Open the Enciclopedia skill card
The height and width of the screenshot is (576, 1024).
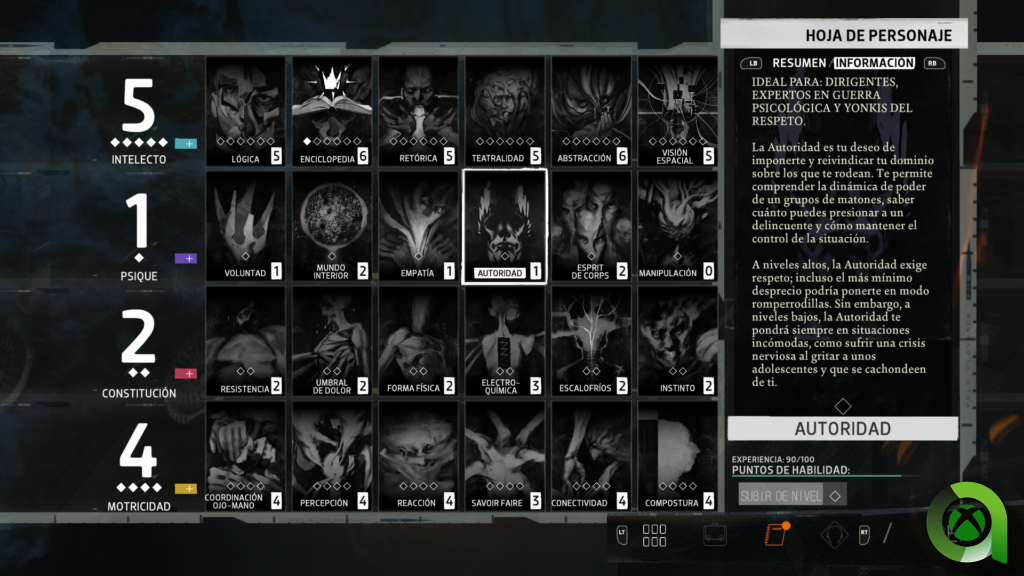click(x=331, y=111)
